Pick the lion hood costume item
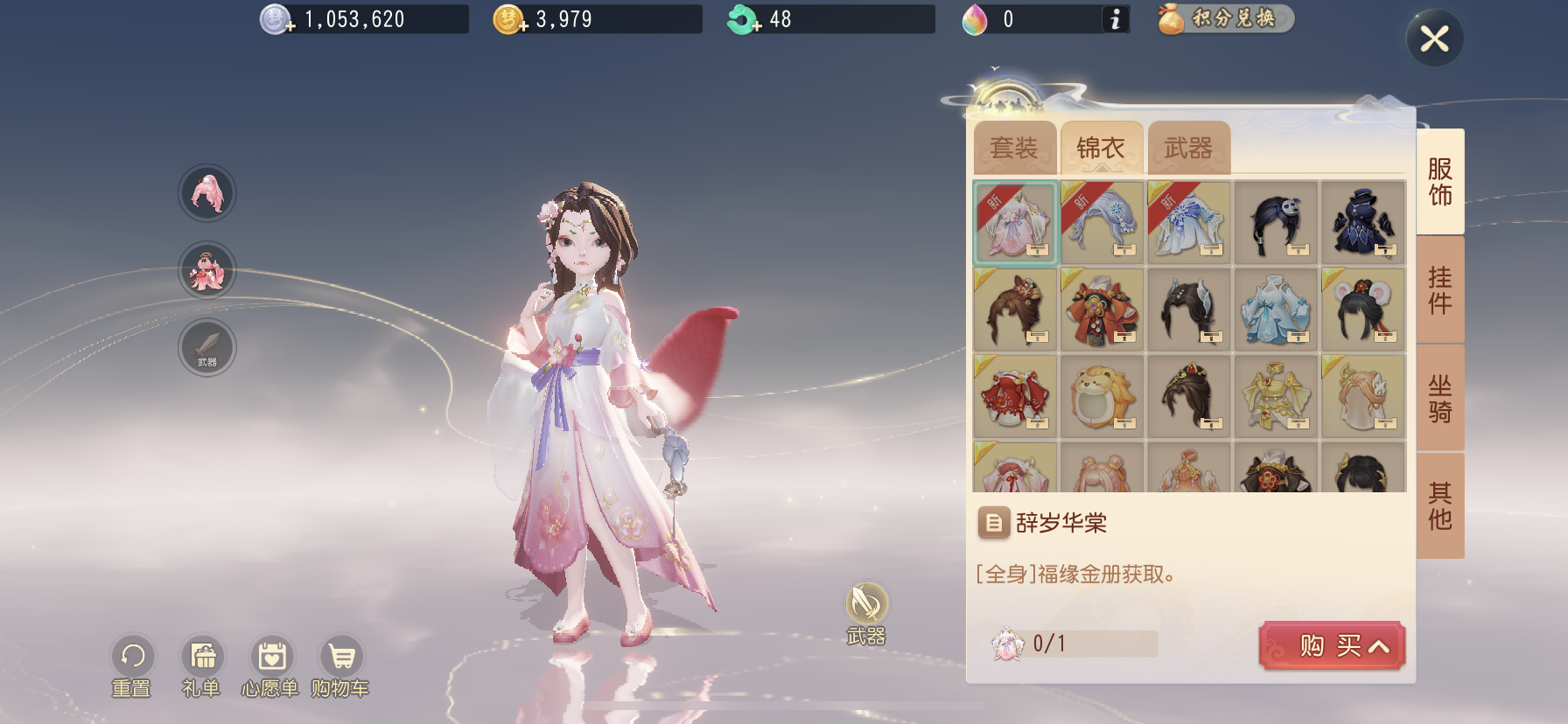 click(x=1102, y=397)
